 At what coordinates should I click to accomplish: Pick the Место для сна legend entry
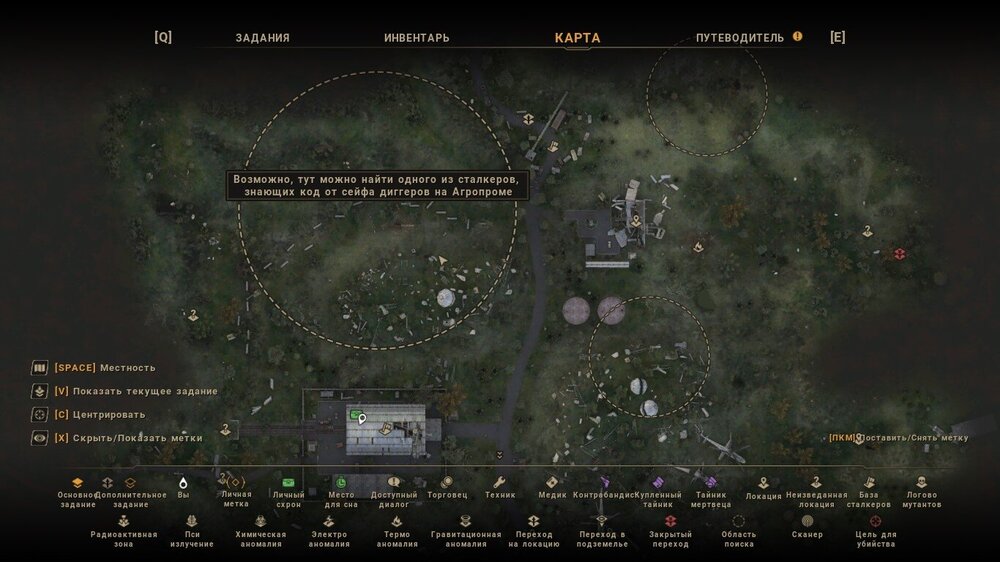click(341, 490)
